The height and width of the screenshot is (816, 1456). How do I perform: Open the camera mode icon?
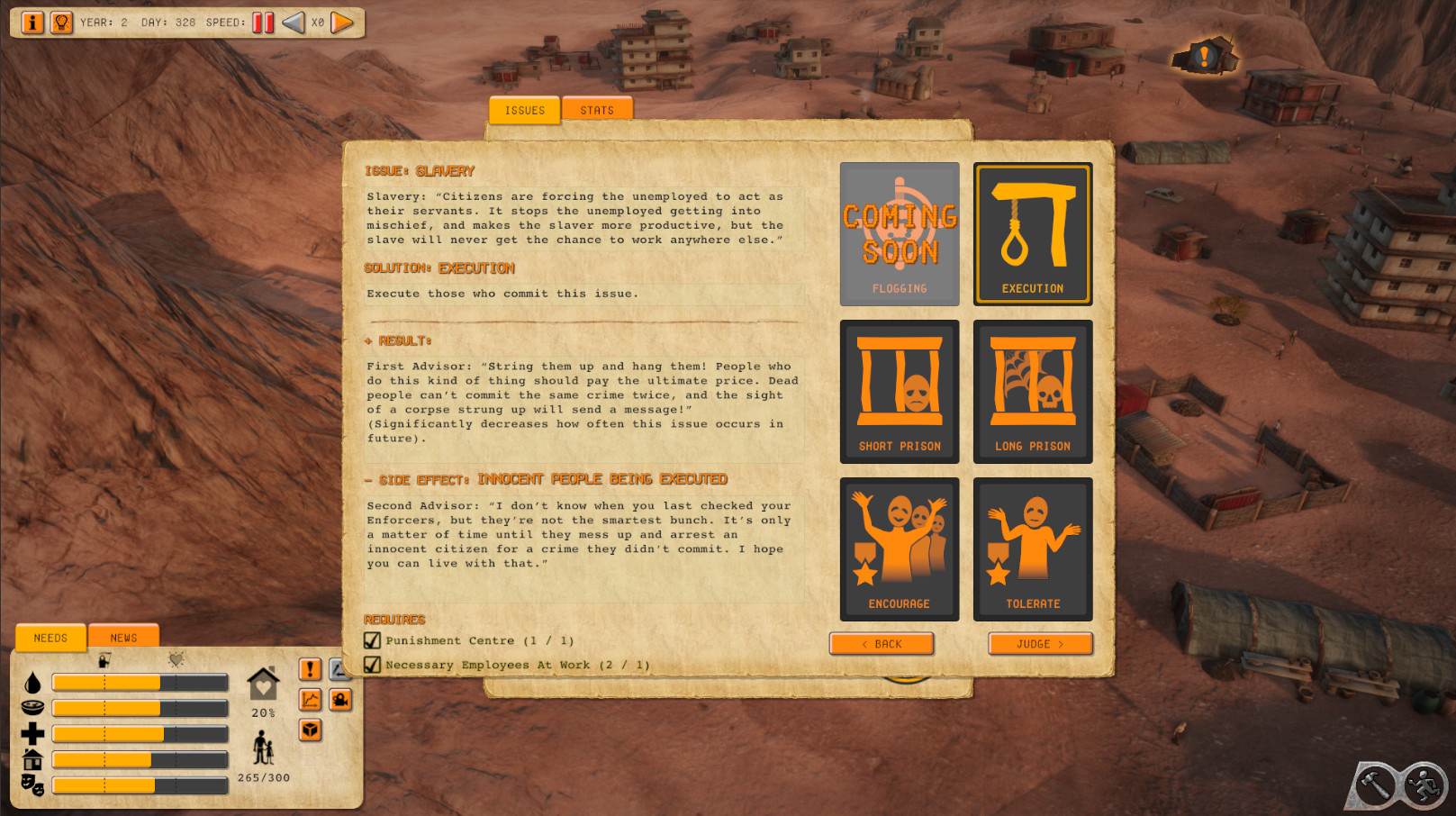pyautogui.click(x=340, y=700)
